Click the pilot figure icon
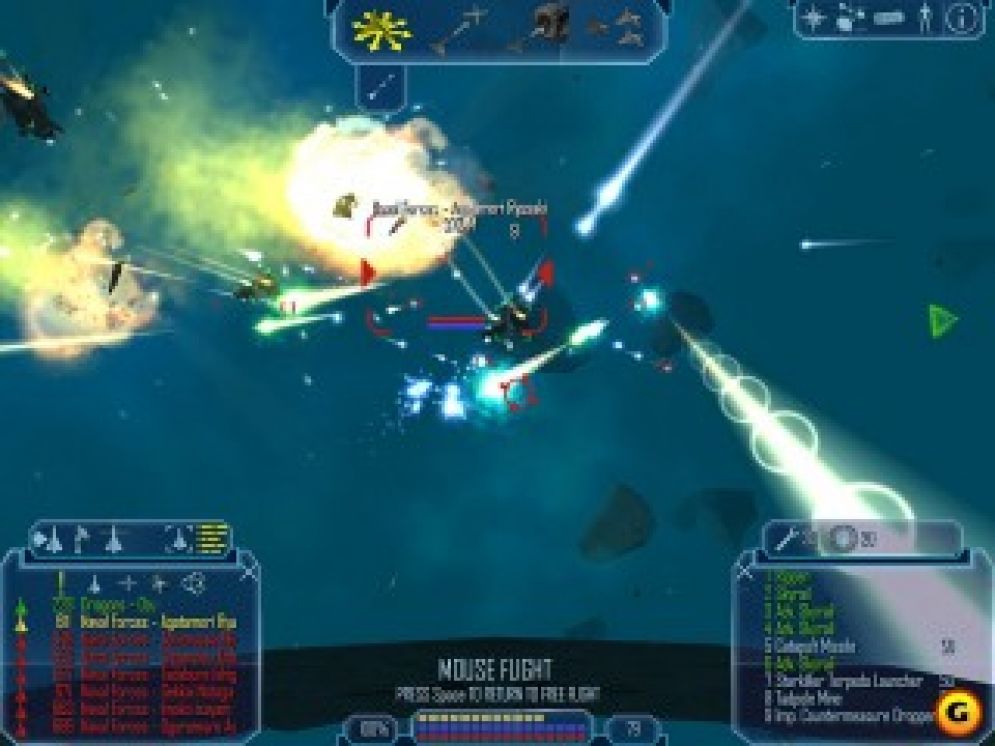 click(926, 18)
